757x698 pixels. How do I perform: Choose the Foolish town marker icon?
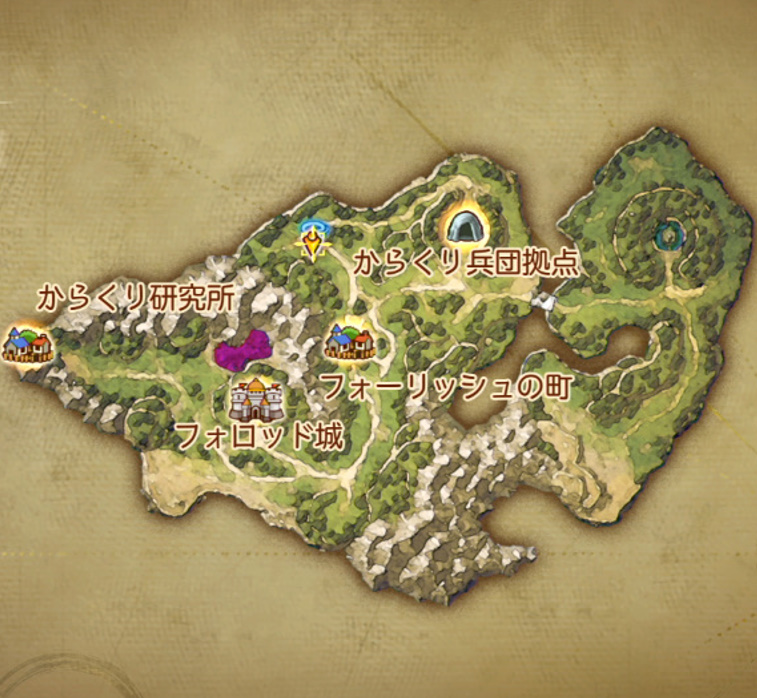pyautogui.click(x=350, y=341)
